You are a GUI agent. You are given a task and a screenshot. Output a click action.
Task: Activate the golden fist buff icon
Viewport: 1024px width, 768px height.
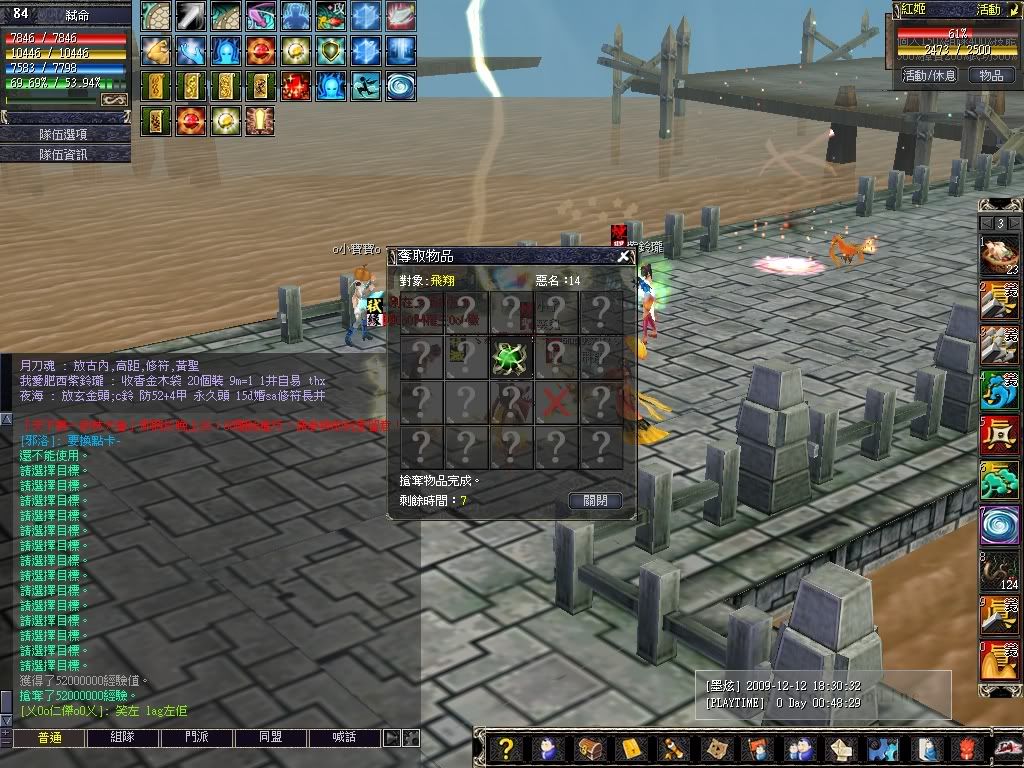click(157, 49)
